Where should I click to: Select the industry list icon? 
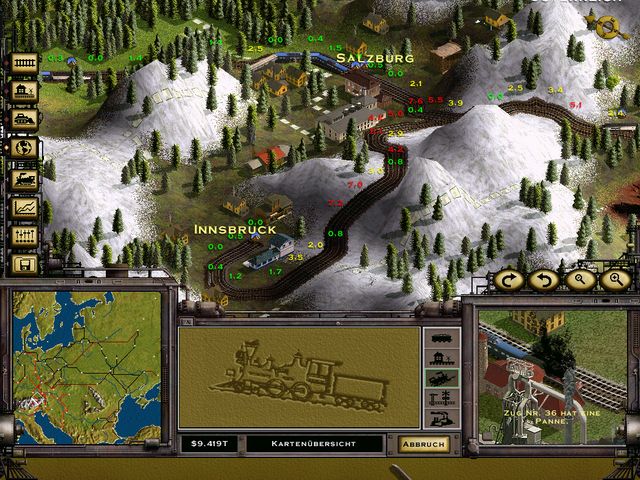click(441, 420)
